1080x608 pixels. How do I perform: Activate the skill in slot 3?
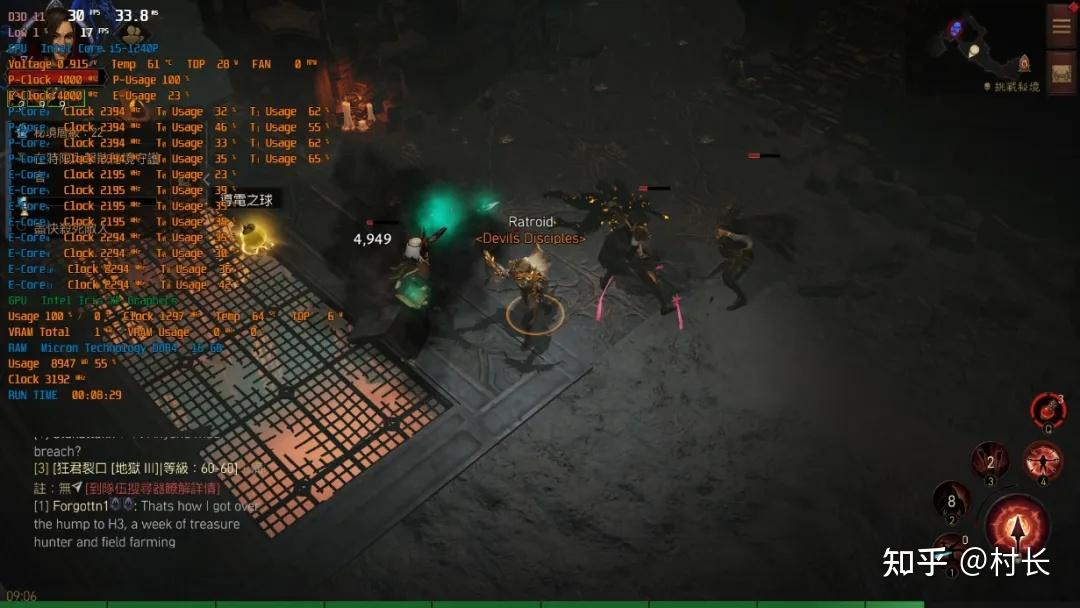click(990, 462)
